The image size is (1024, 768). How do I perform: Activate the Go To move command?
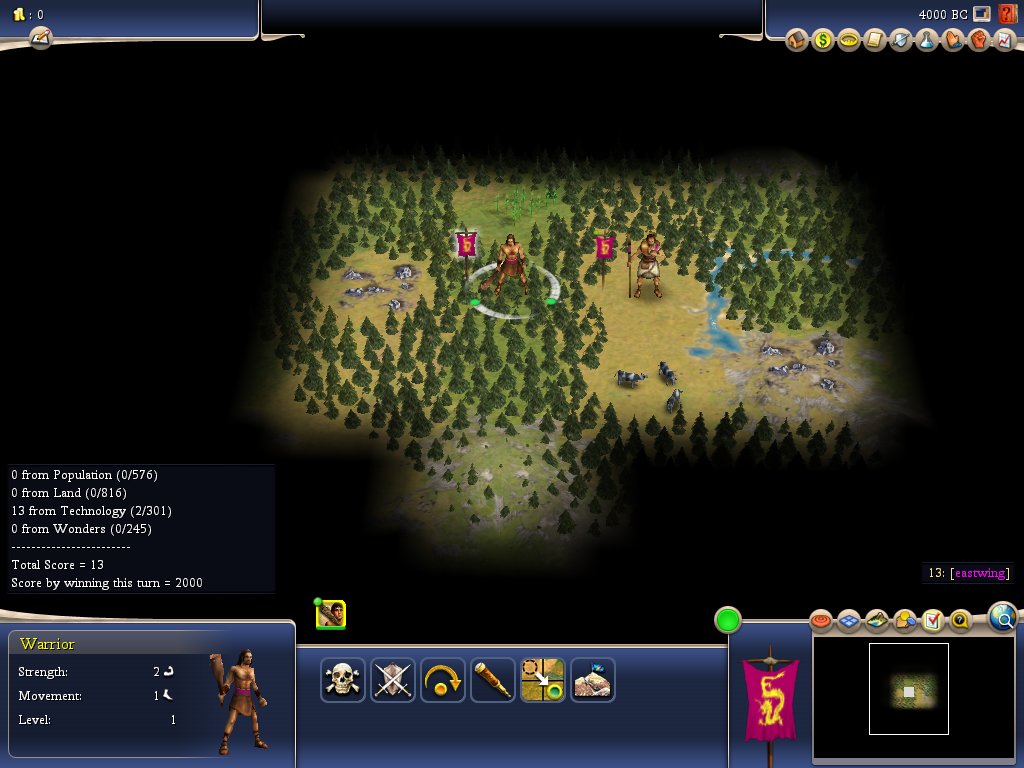coord(543,680)
